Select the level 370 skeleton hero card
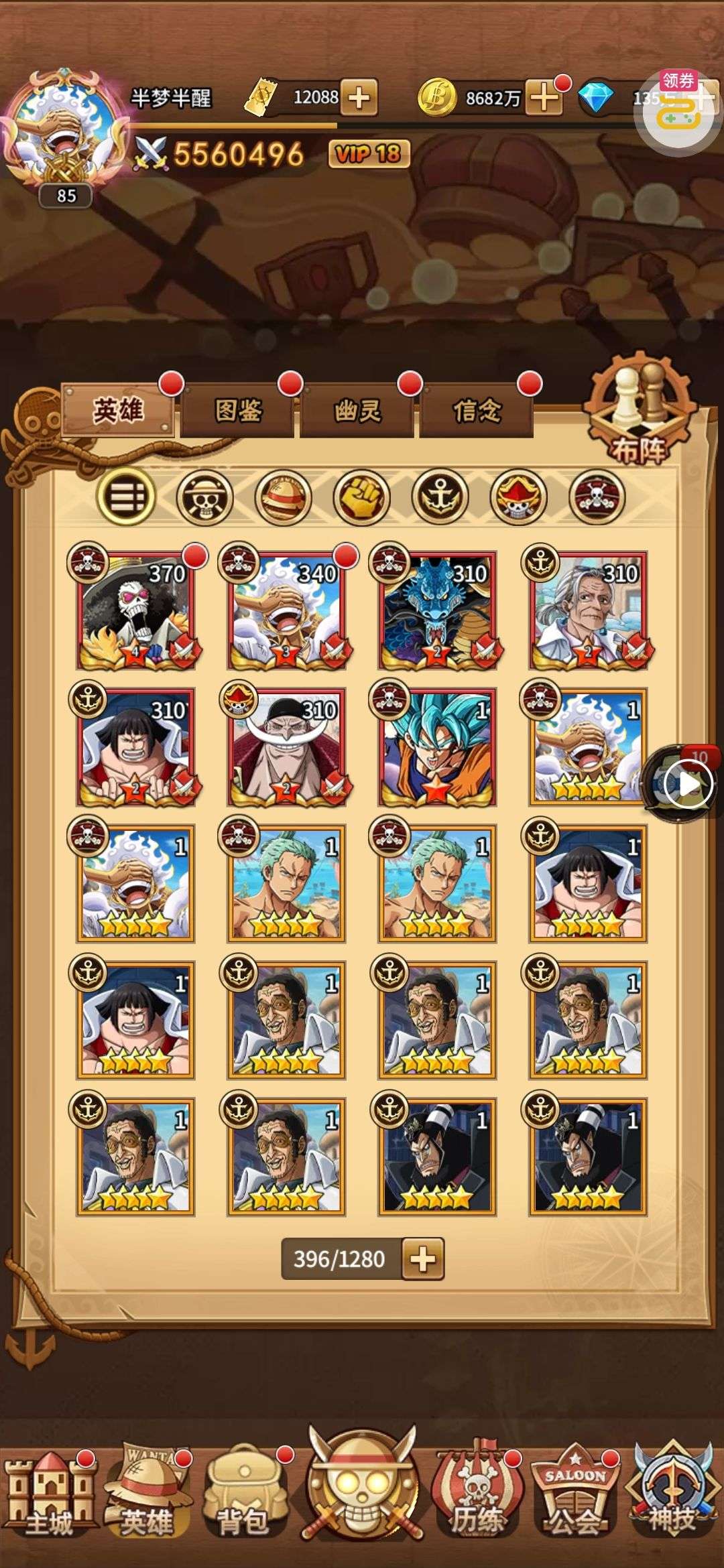This screenshot has height=1568, width=724. 136,610
